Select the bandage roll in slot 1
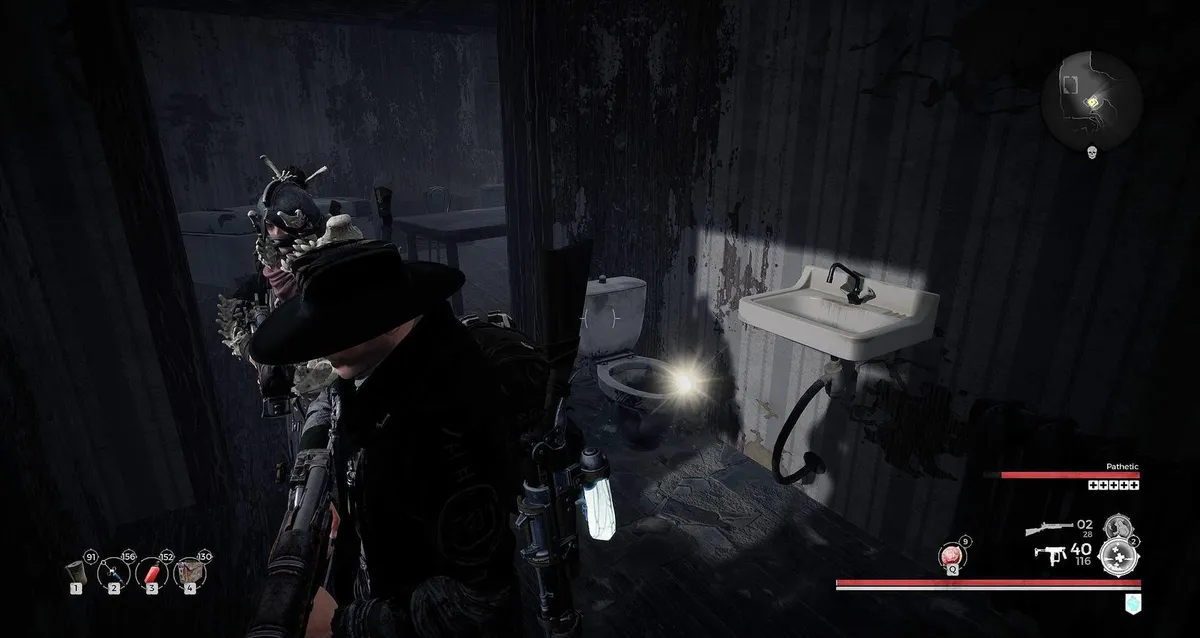Image resolution: width=1200 pixels, height=638 pixels. (75, 573)
